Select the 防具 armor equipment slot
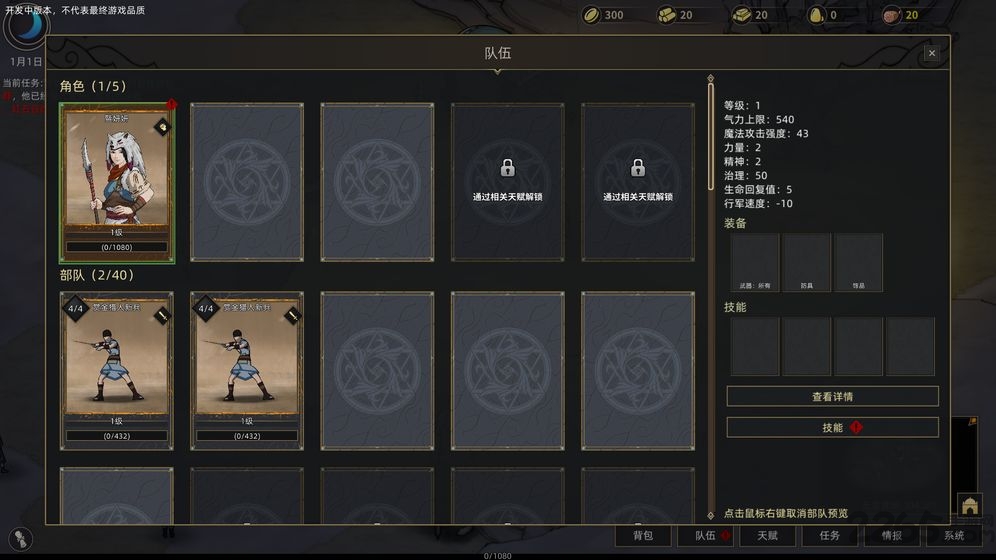The height and width of the screenshot is (560, 996). coord(807,262)
